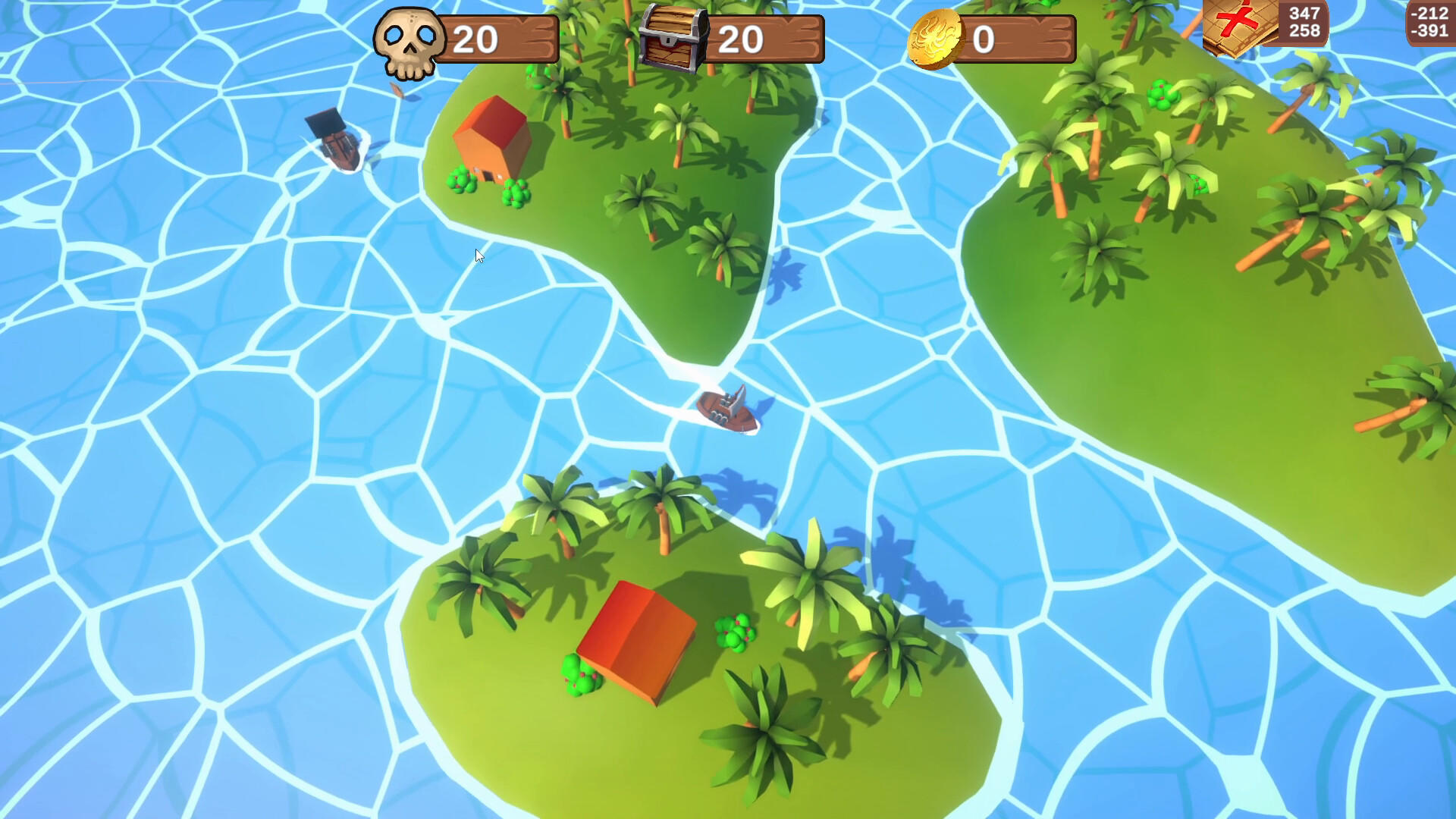Image resolution: width=1456 pixels, height=819 pixels.
Task: Click the chest count showing 20
Action: (742, 36)
